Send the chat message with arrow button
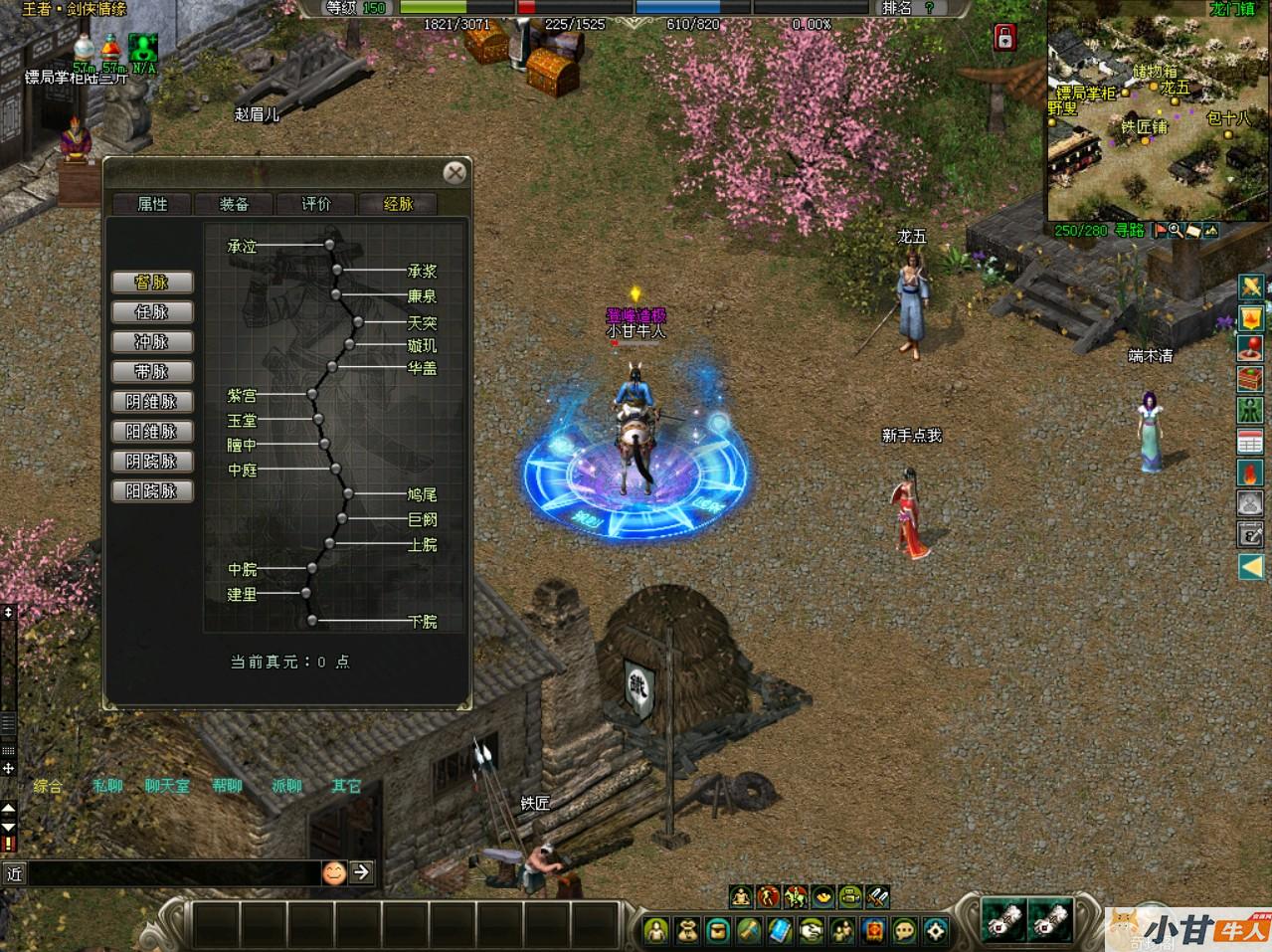This screenshot has width=1272, height=952. 361,872
